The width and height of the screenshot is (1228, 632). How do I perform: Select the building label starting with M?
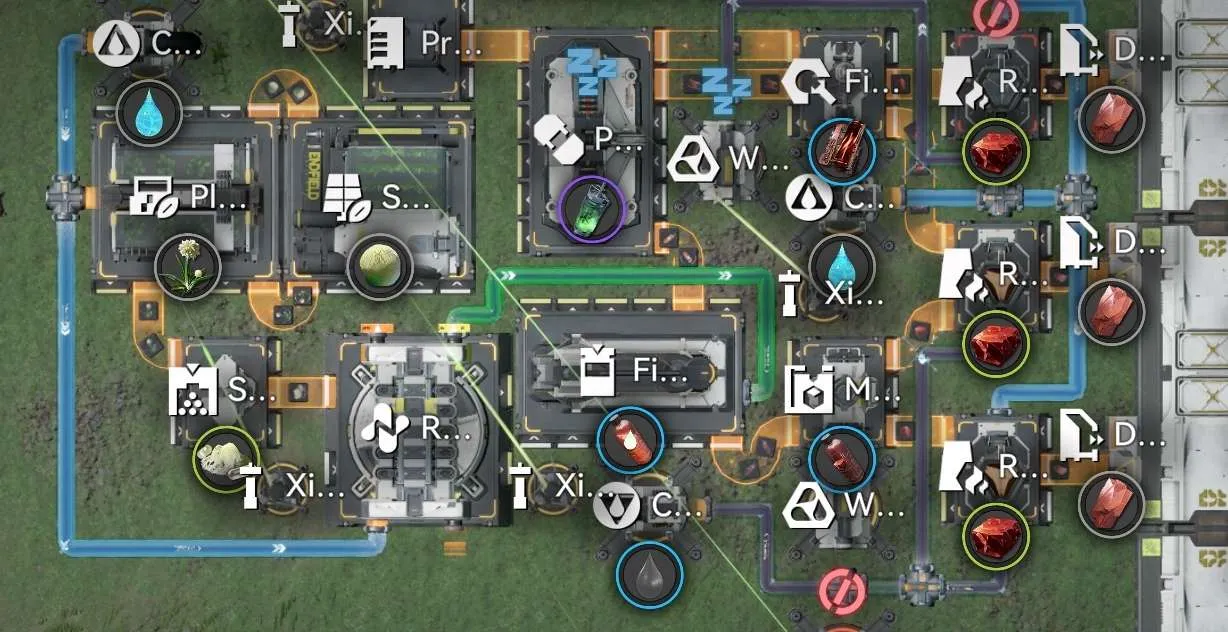point(844,389)
